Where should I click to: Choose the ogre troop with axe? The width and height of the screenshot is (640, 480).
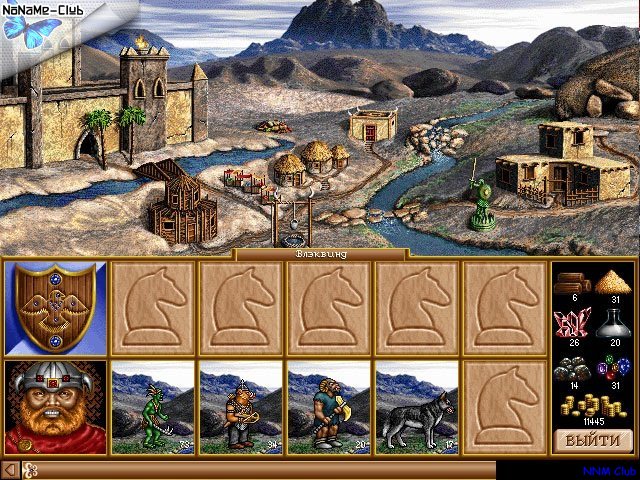point(329,406)
